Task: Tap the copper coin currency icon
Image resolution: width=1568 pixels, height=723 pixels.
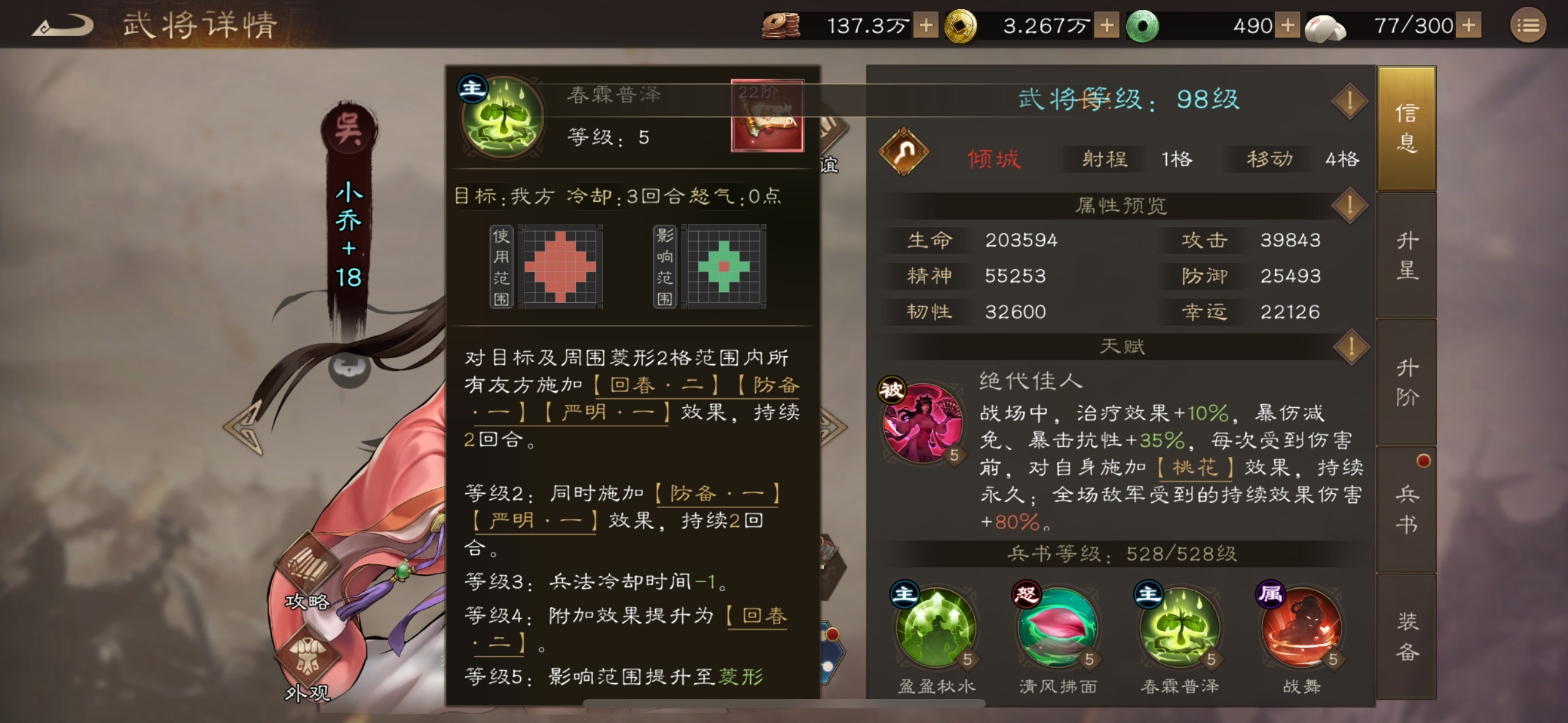Action: [x=779, y=26]
